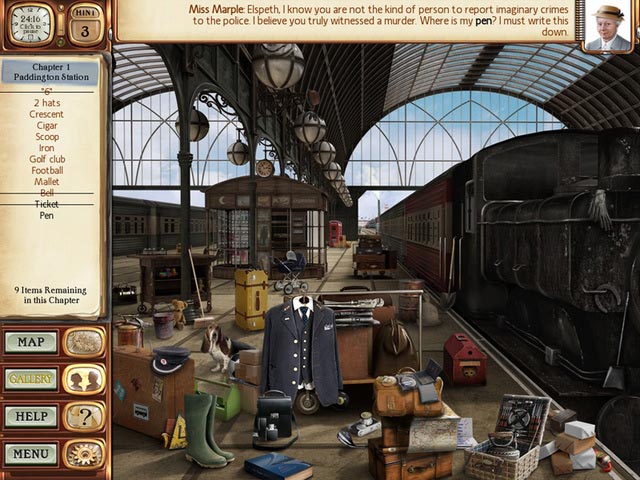The height and width of the screenshot is (480, 640).
Task: Click the question mark icon
Action: [84, 416]
